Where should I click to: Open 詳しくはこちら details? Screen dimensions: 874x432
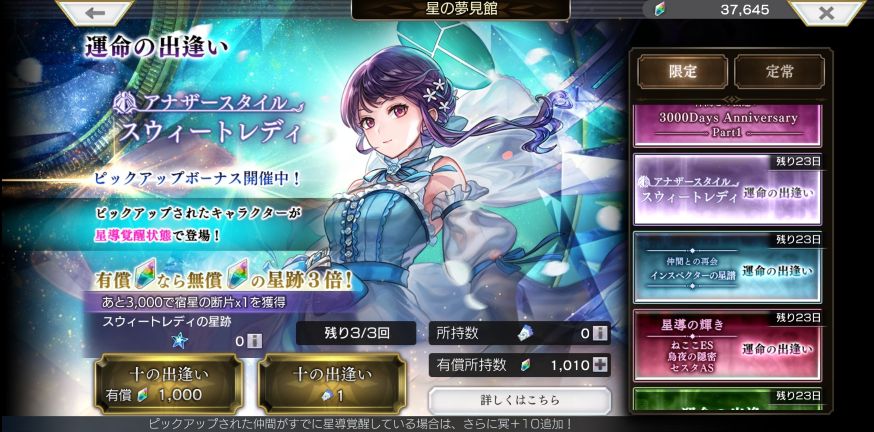point(518,401)
